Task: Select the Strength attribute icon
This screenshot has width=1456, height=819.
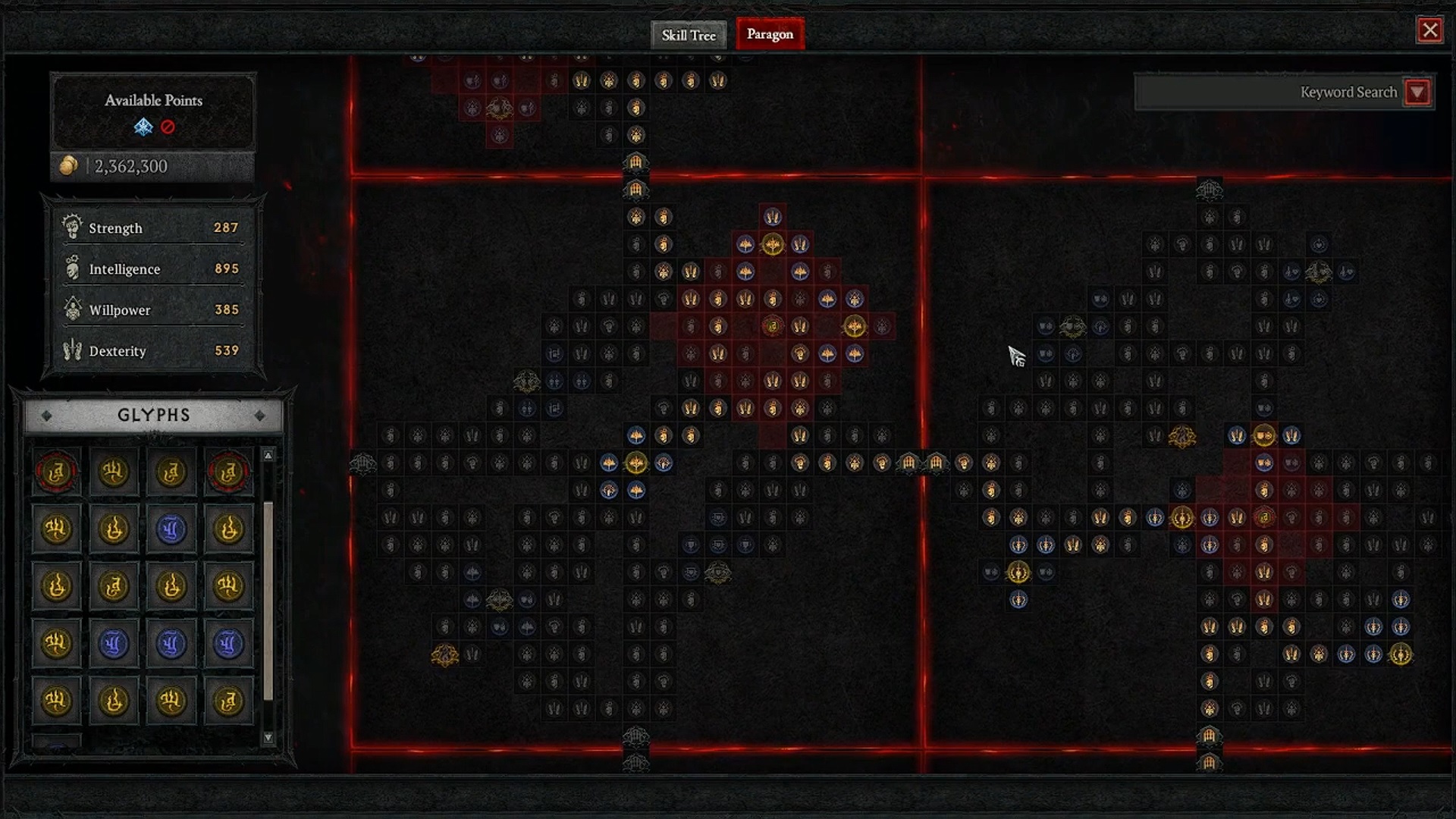Action: [71, 227]
